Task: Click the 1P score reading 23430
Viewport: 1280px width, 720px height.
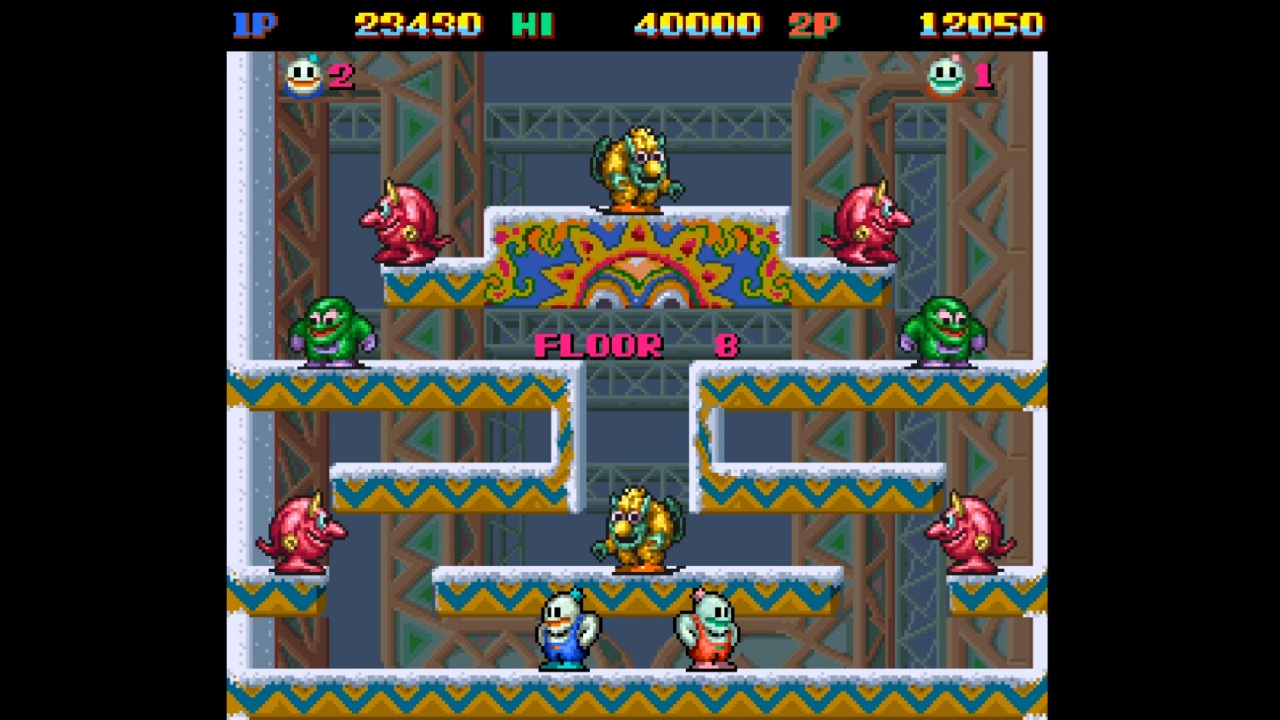Action: (418, 24)
